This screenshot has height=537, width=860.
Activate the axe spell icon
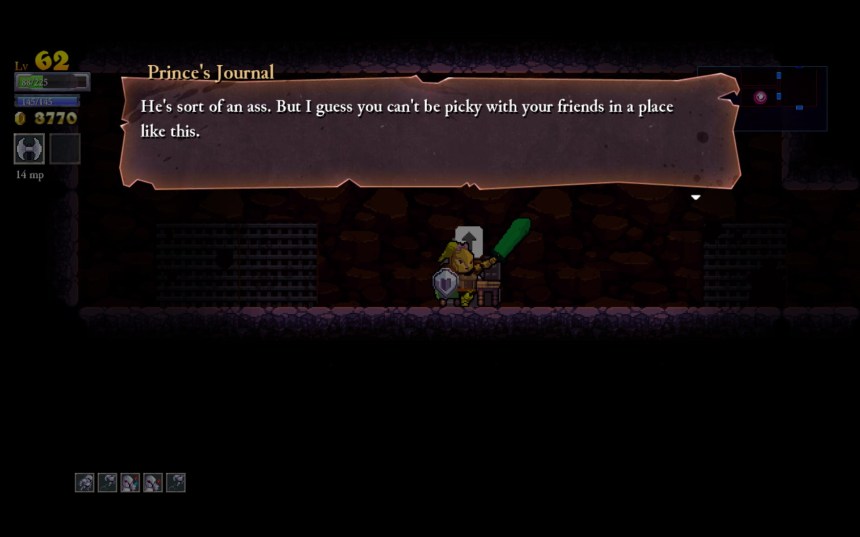pyautogui.click(x=29, y=148)
